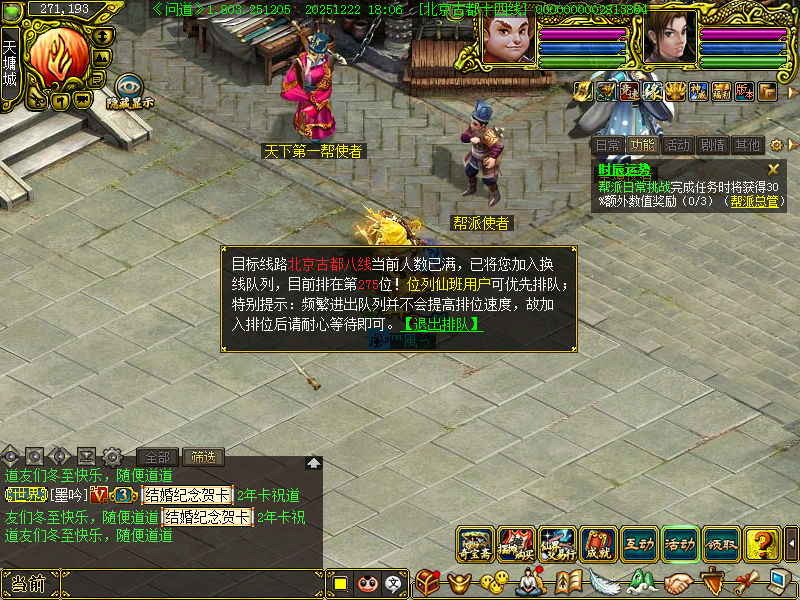Open the 筛选 chat filter

click(203, 457)
